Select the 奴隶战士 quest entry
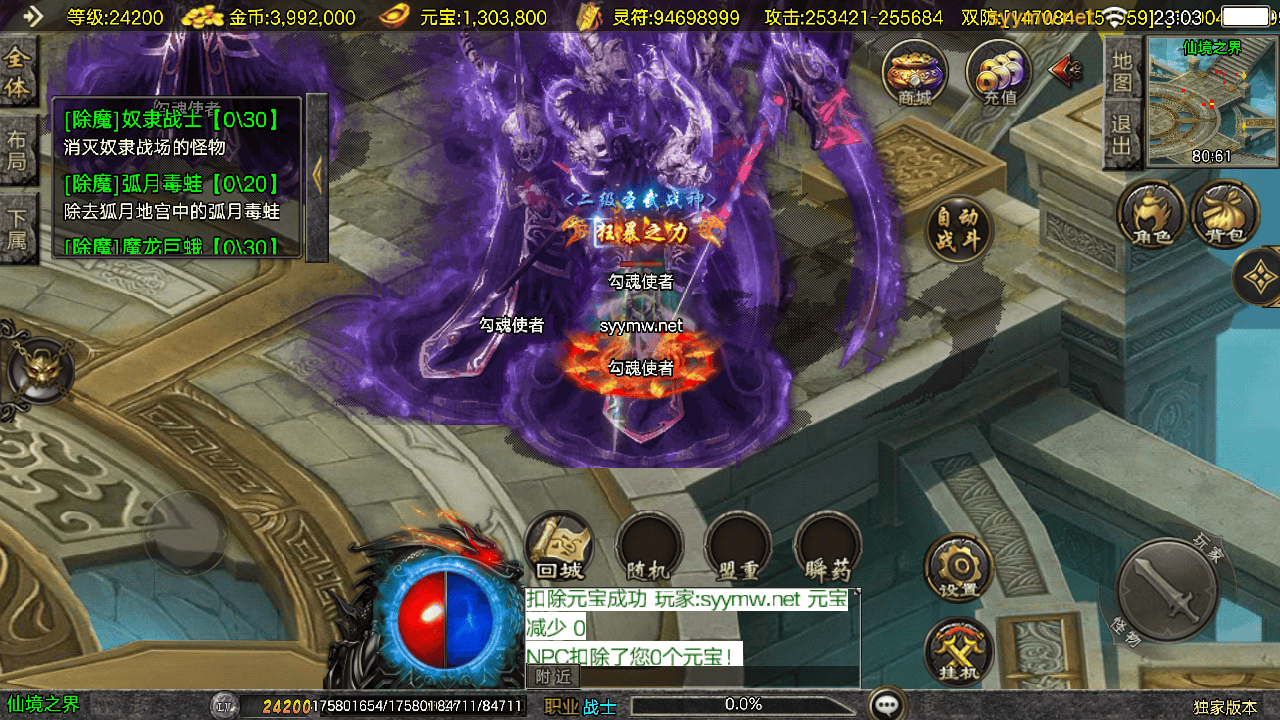Screen dimensions: 1280x720 pos(170,121)
